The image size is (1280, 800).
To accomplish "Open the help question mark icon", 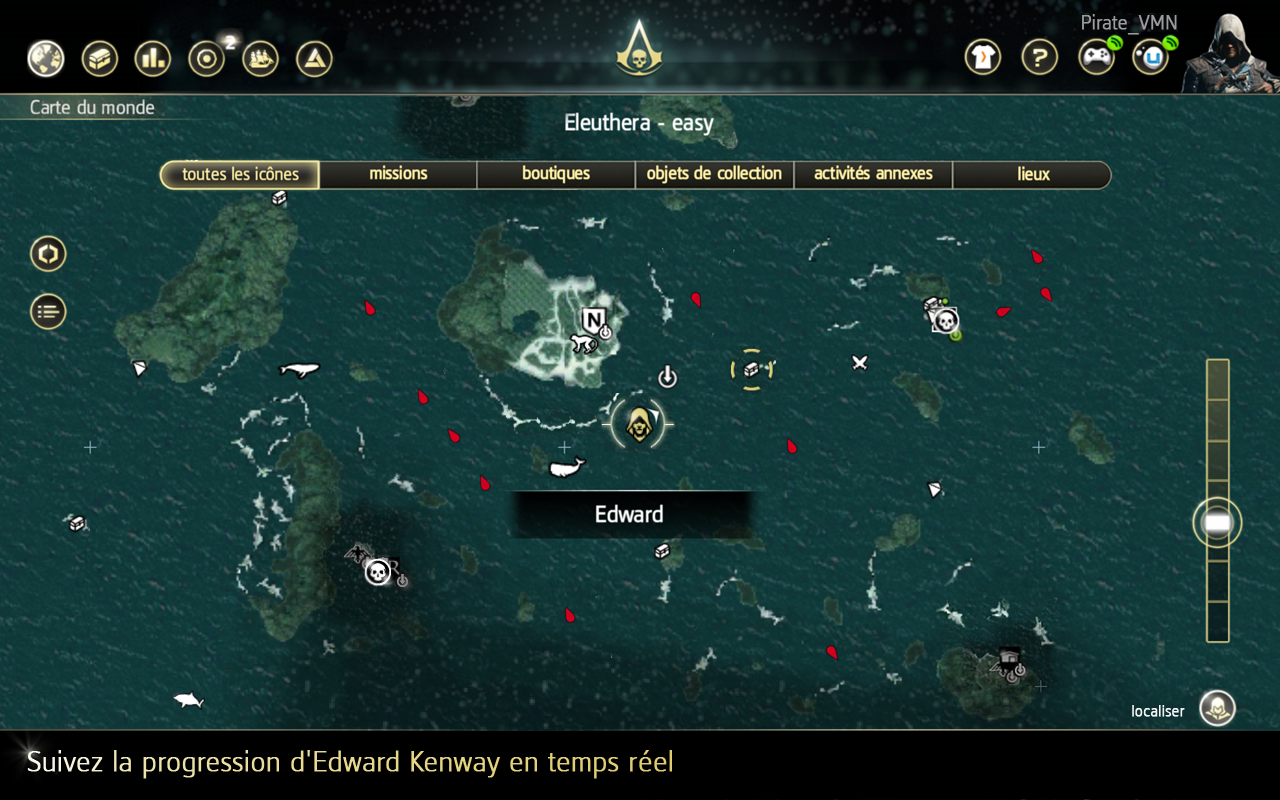I will pos(1039,57).
